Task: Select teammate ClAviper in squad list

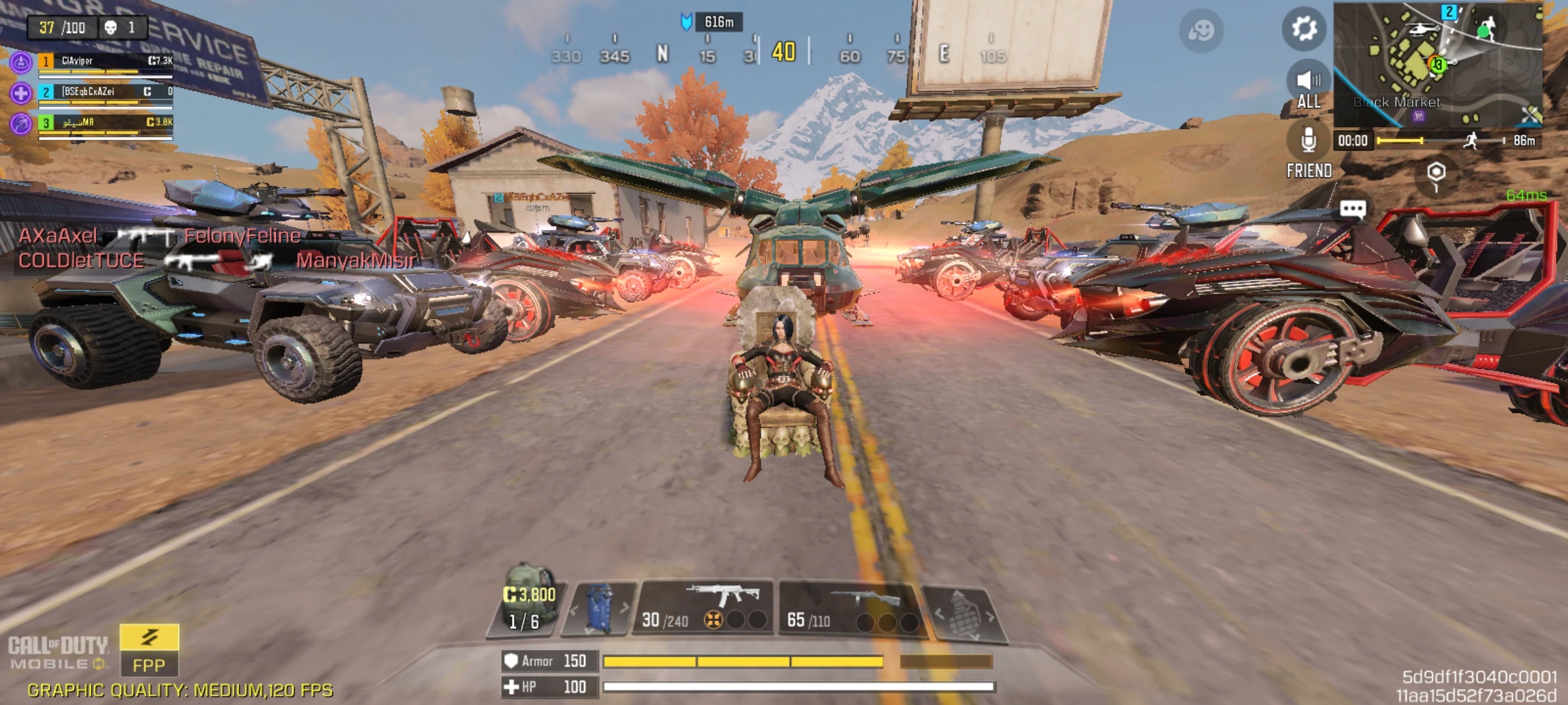Action: click(x=105, y=62)
